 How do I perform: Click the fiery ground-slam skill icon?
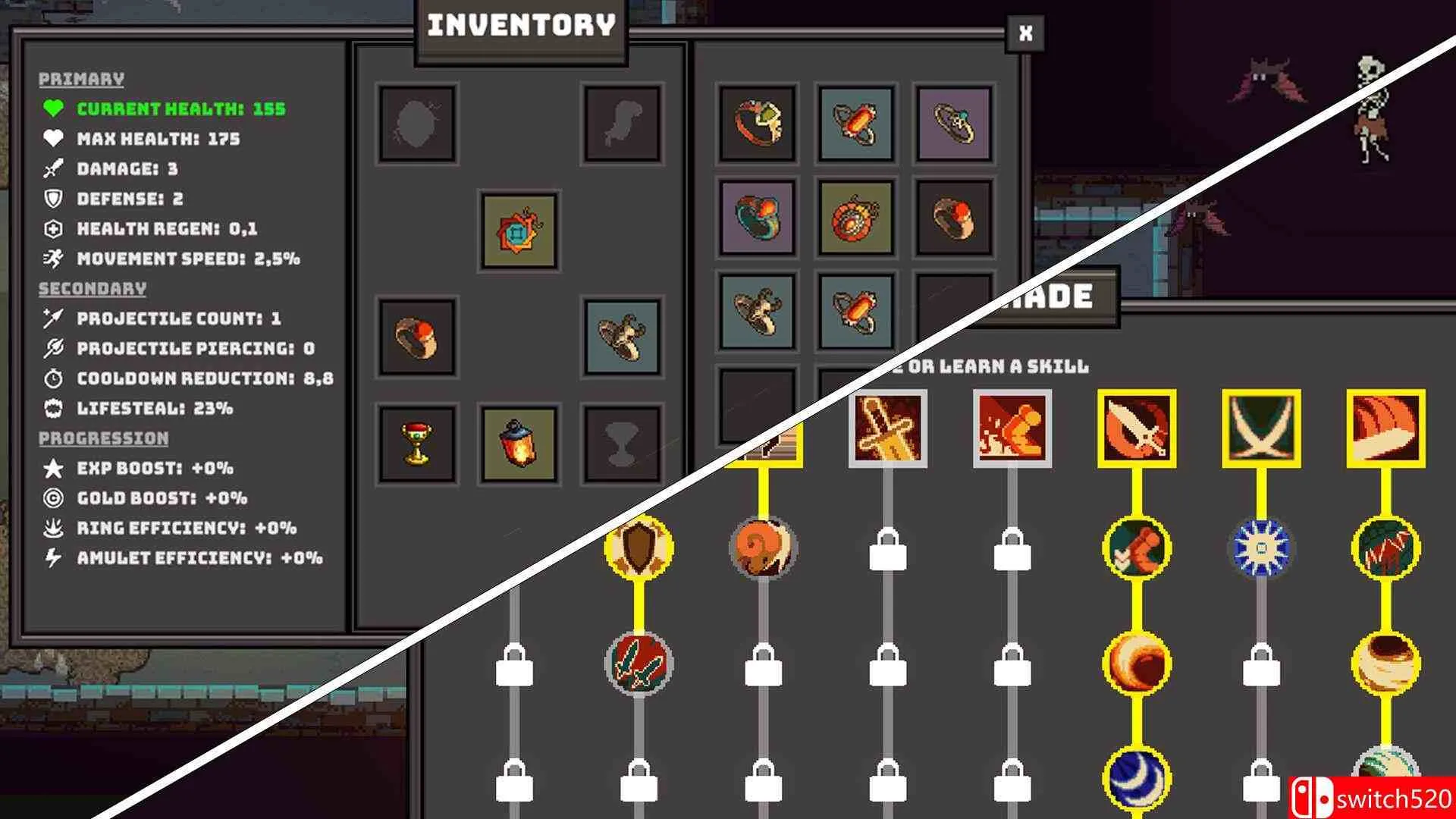tap(1012, 428)
